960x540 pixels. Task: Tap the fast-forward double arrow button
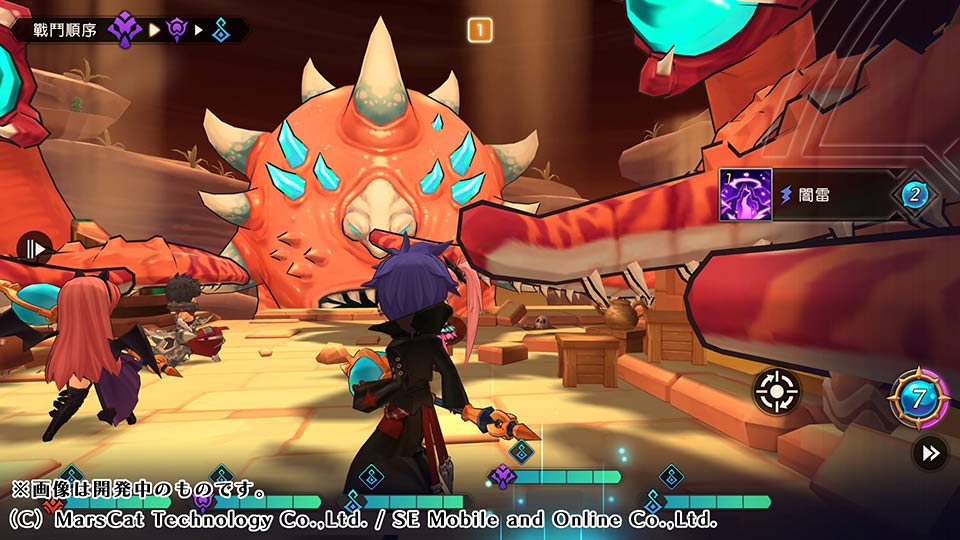[930, 453]
